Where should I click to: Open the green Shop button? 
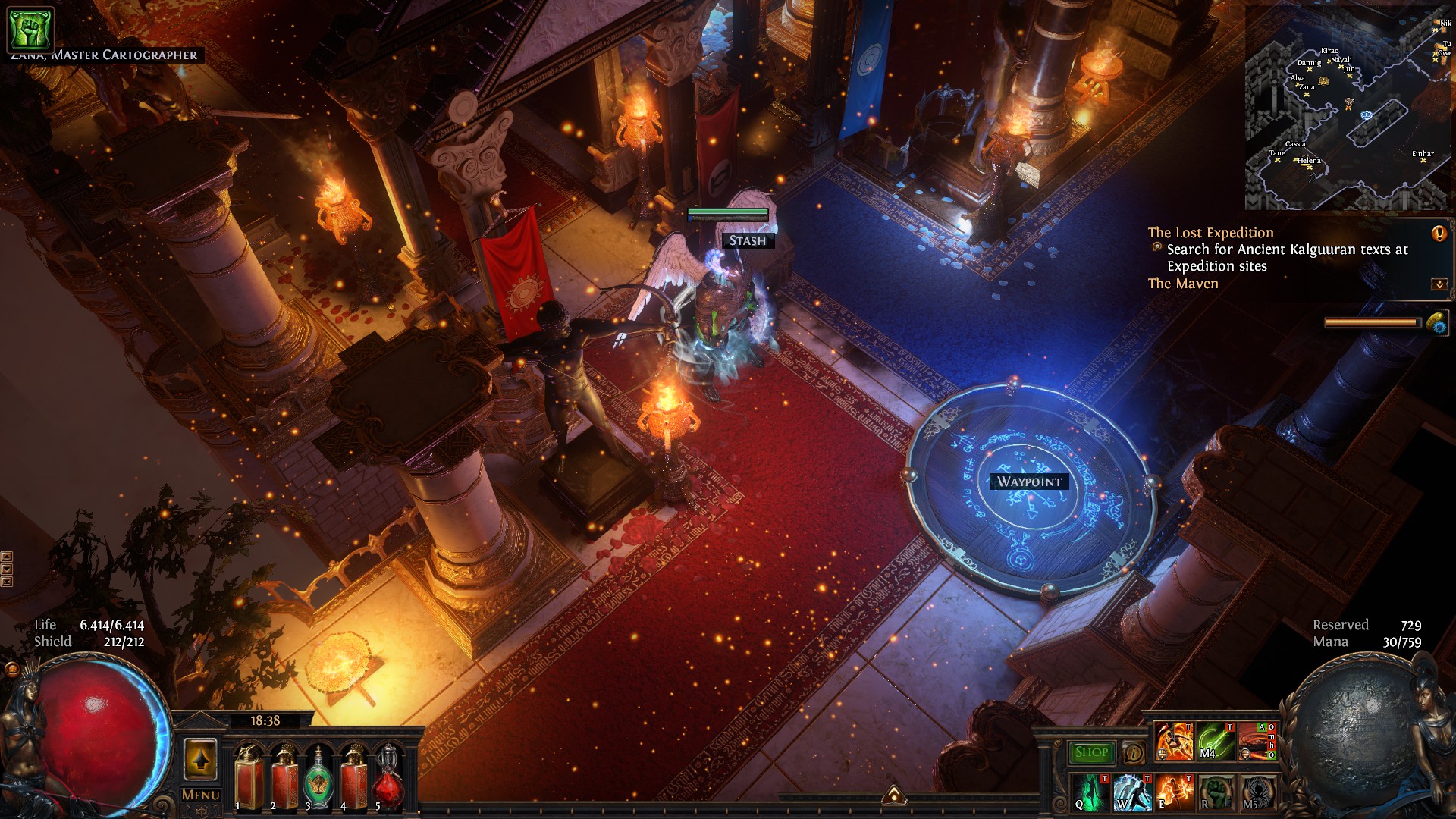tap(1091, 752)
